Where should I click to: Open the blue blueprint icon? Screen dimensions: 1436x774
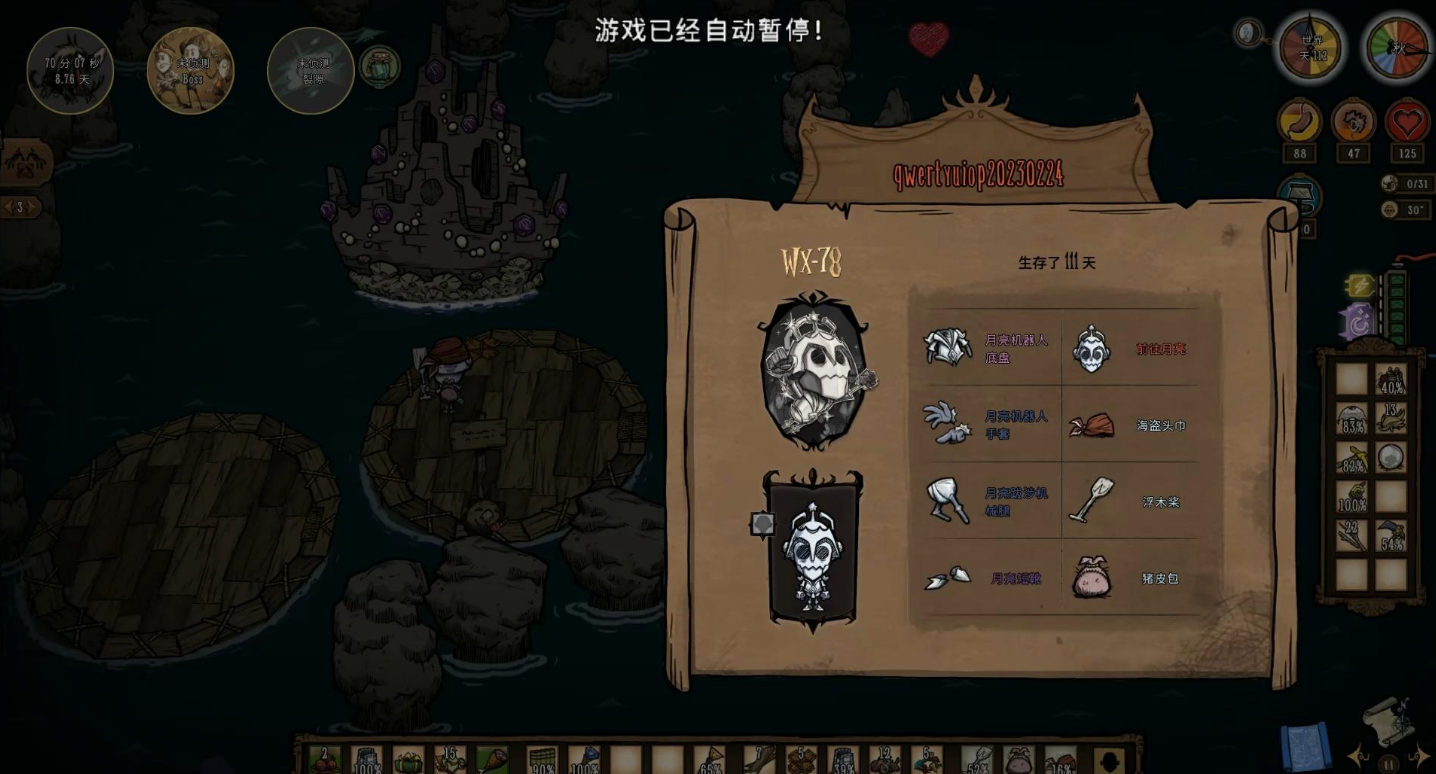[1305, 748]
